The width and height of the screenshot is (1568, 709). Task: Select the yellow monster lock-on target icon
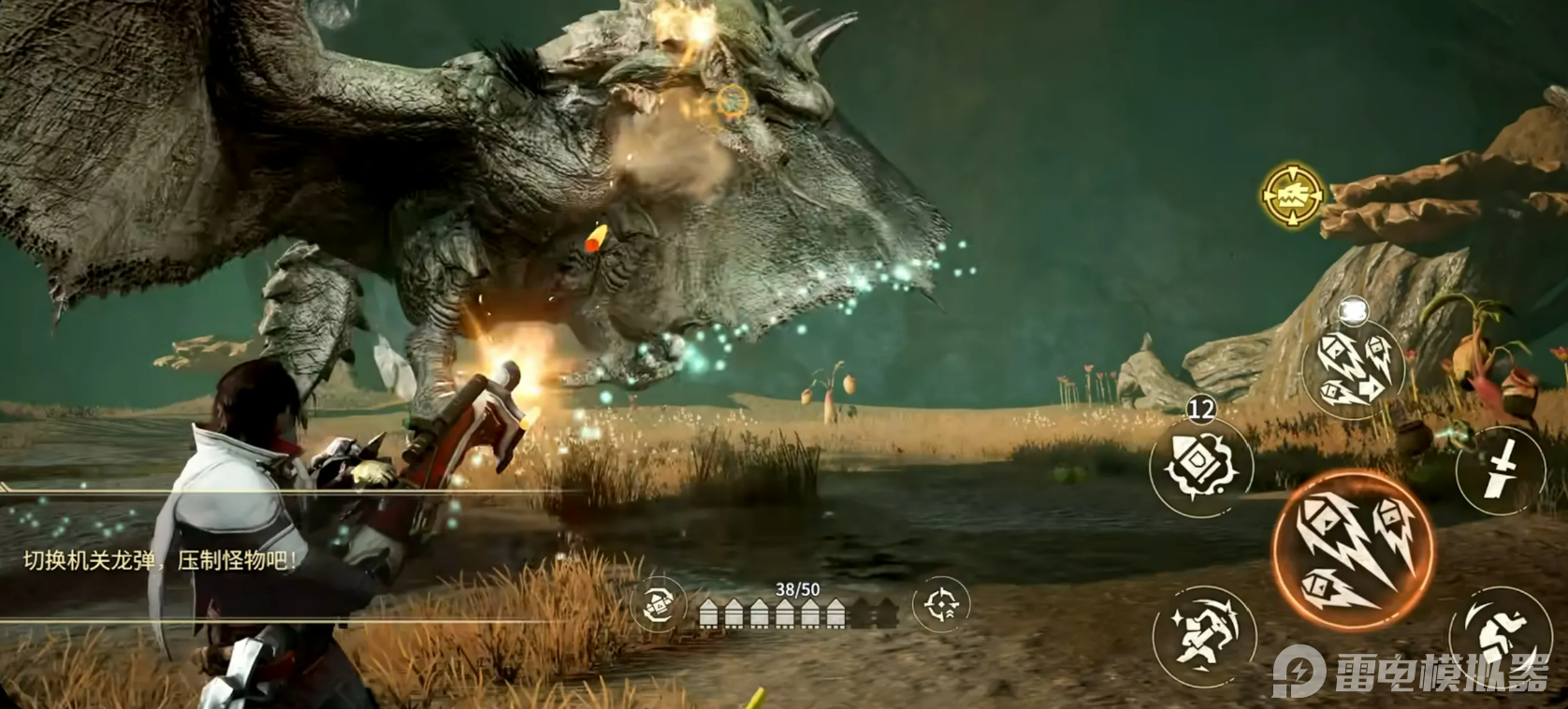(x=1293, y=196)
